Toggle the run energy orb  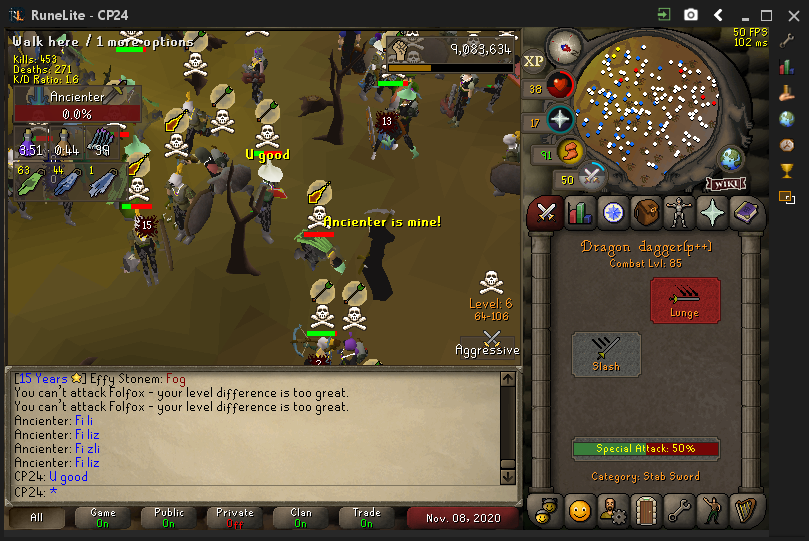pyautogui.click(x=569, y=152)
